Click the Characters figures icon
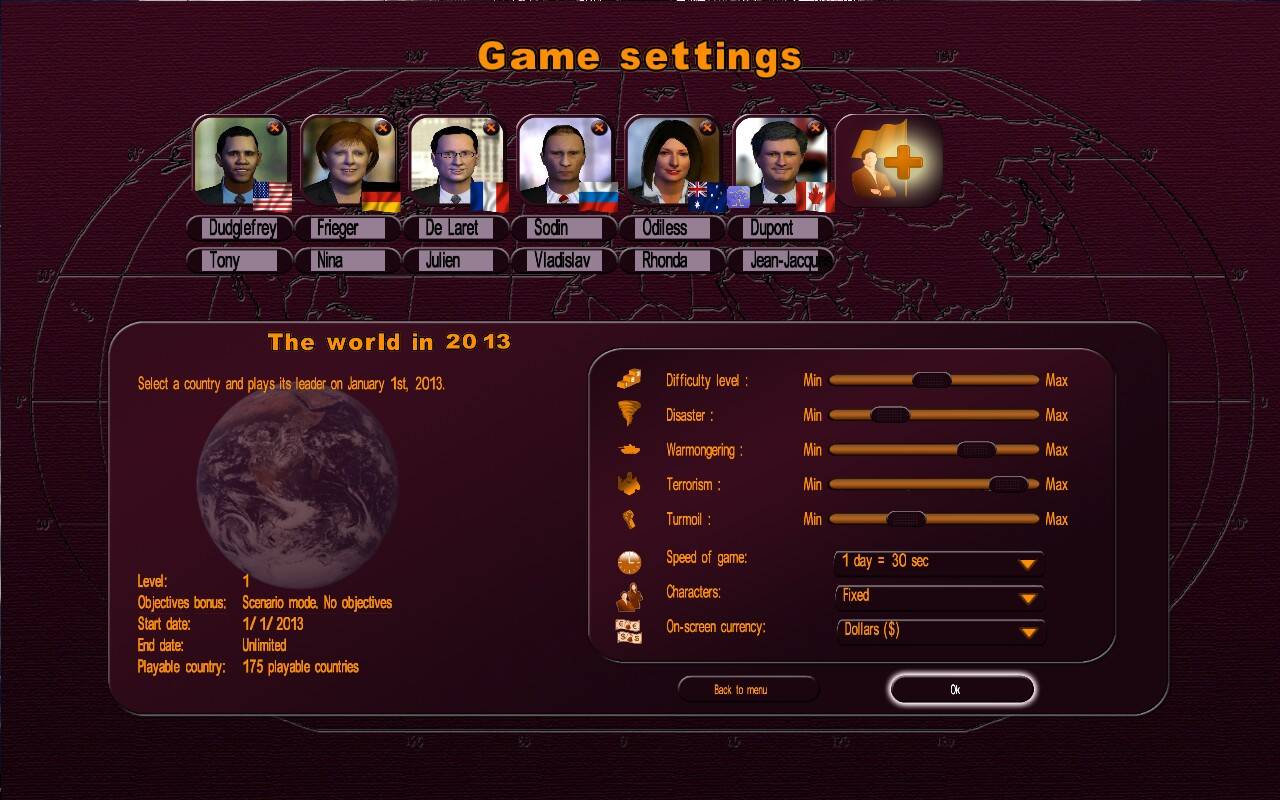This screenshot has height=800, width=1280. coord(628,595)
